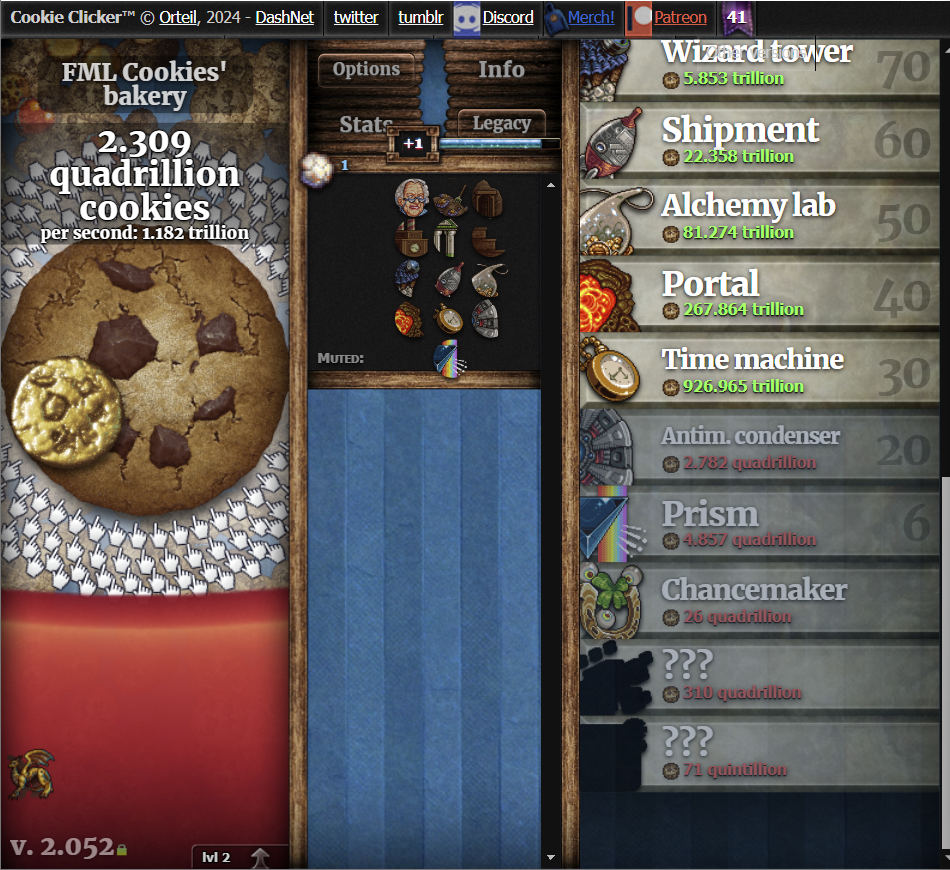
Task: Open the Info panel
Action: pyautogui.click(x=501, y=69)
